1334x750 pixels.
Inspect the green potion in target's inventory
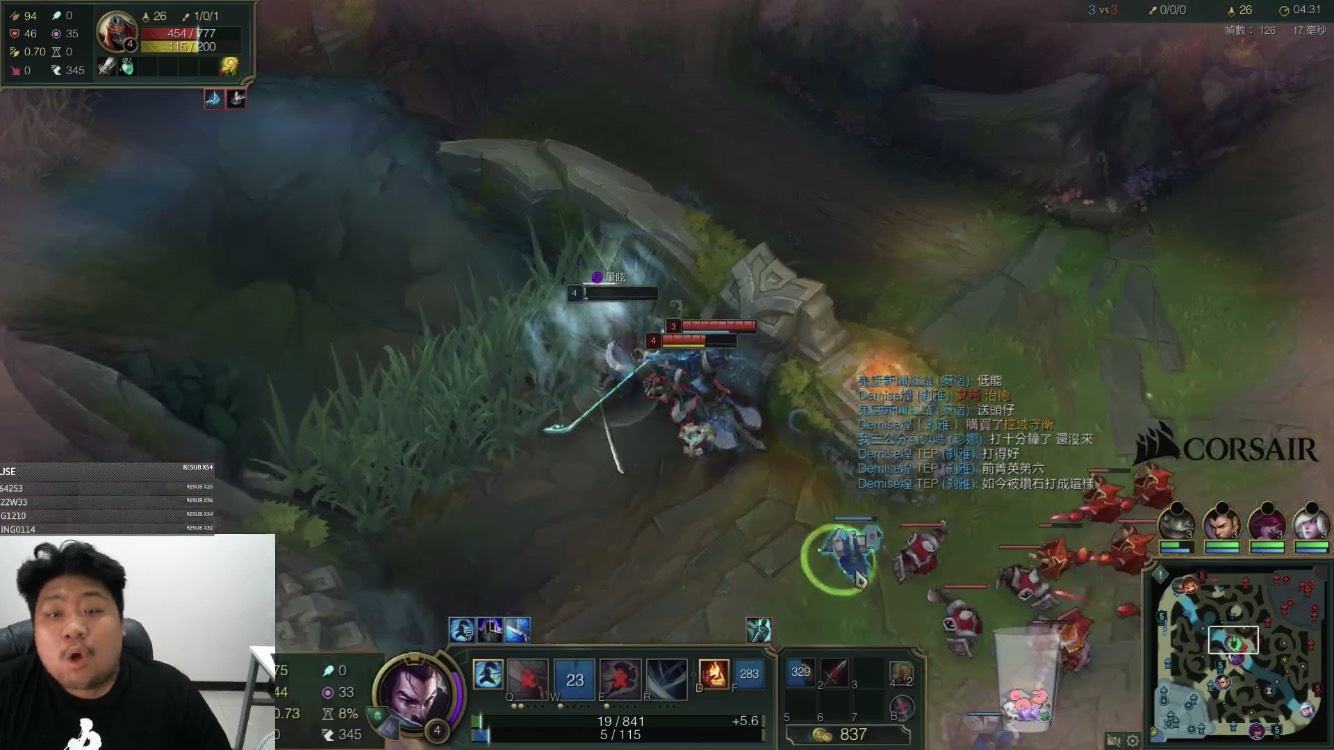[127, 66]
